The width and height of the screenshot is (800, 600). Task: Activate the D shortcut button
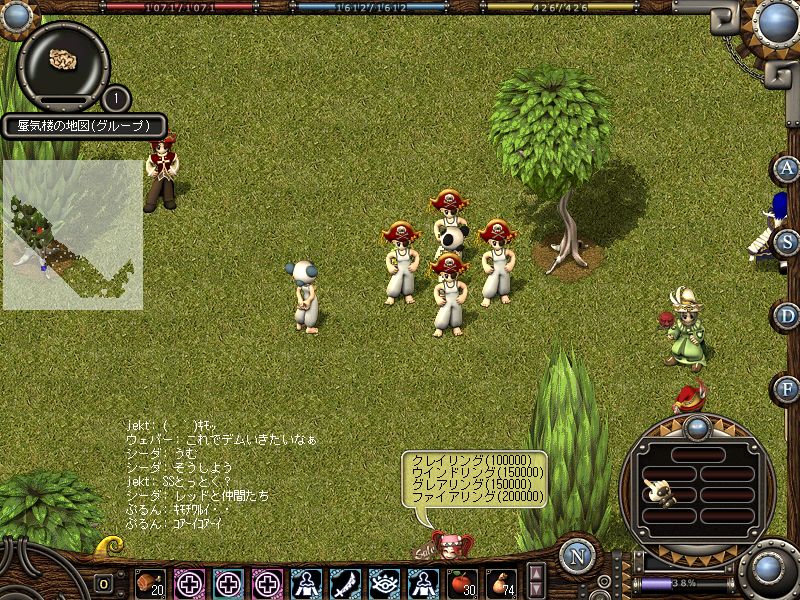[x=788, y=316]
